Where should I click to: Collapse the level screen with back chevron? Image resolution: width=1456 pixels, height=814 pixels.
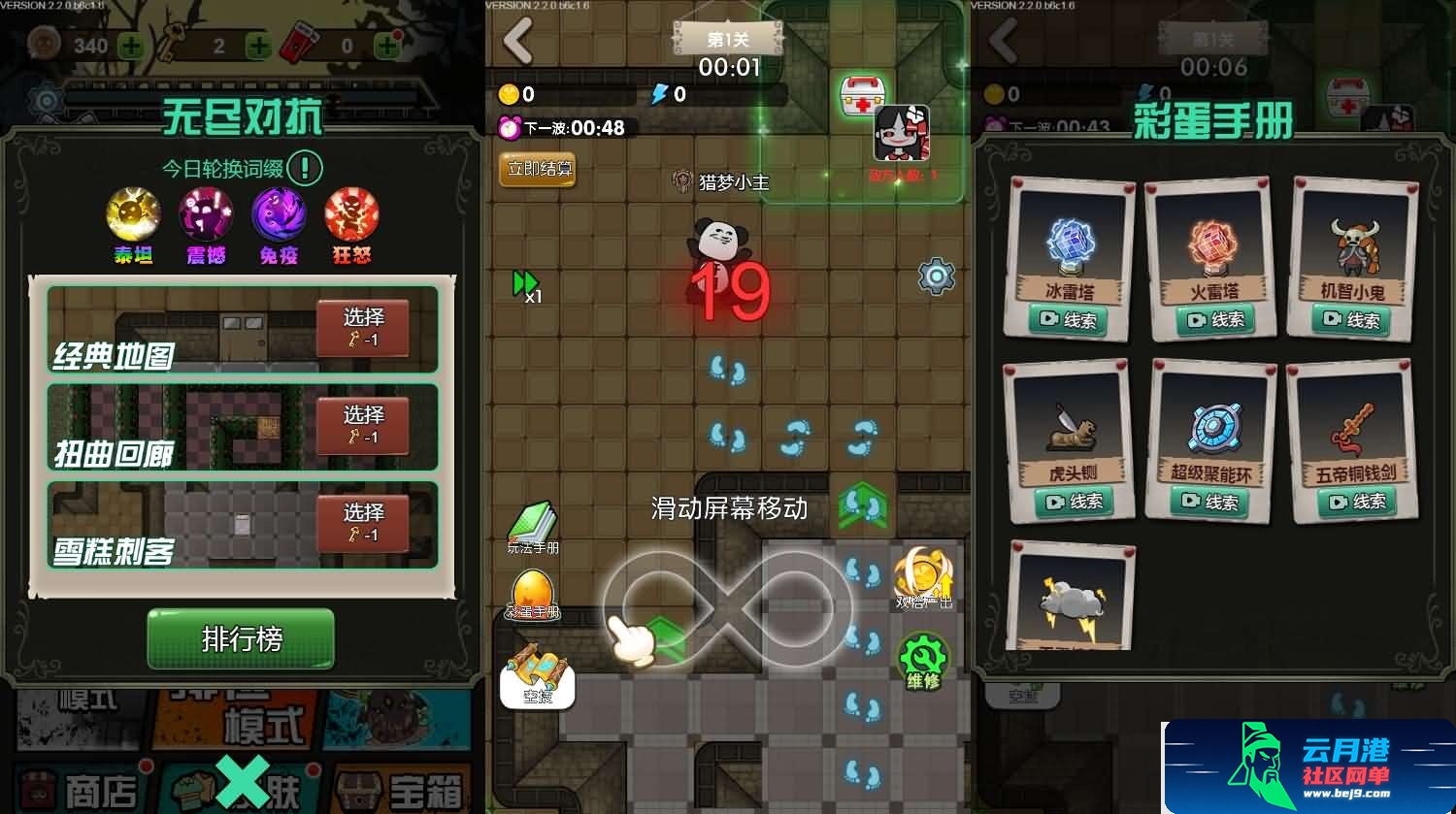(x=516, y=41)
